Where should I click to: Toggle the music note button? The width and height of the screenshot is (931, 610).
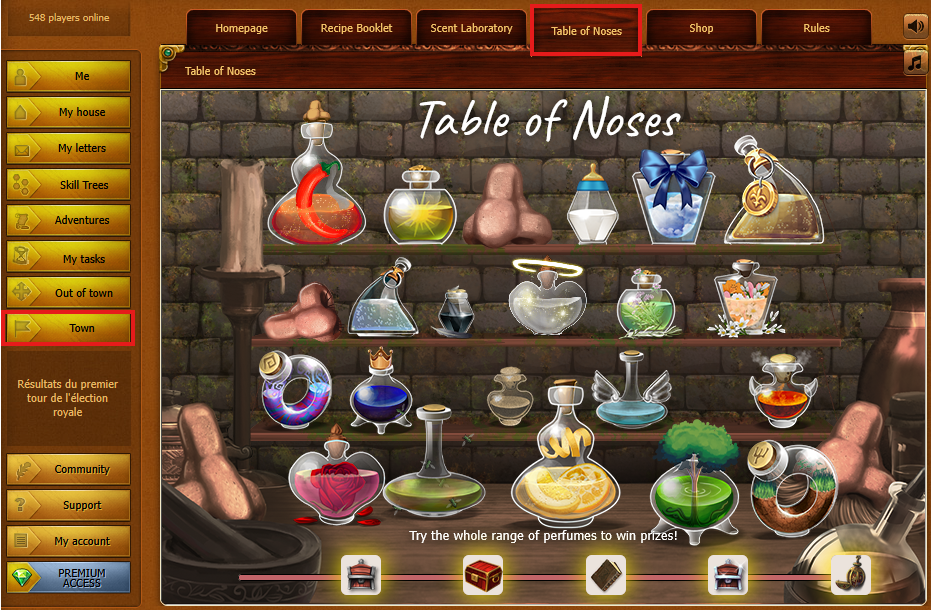(916, 62)
